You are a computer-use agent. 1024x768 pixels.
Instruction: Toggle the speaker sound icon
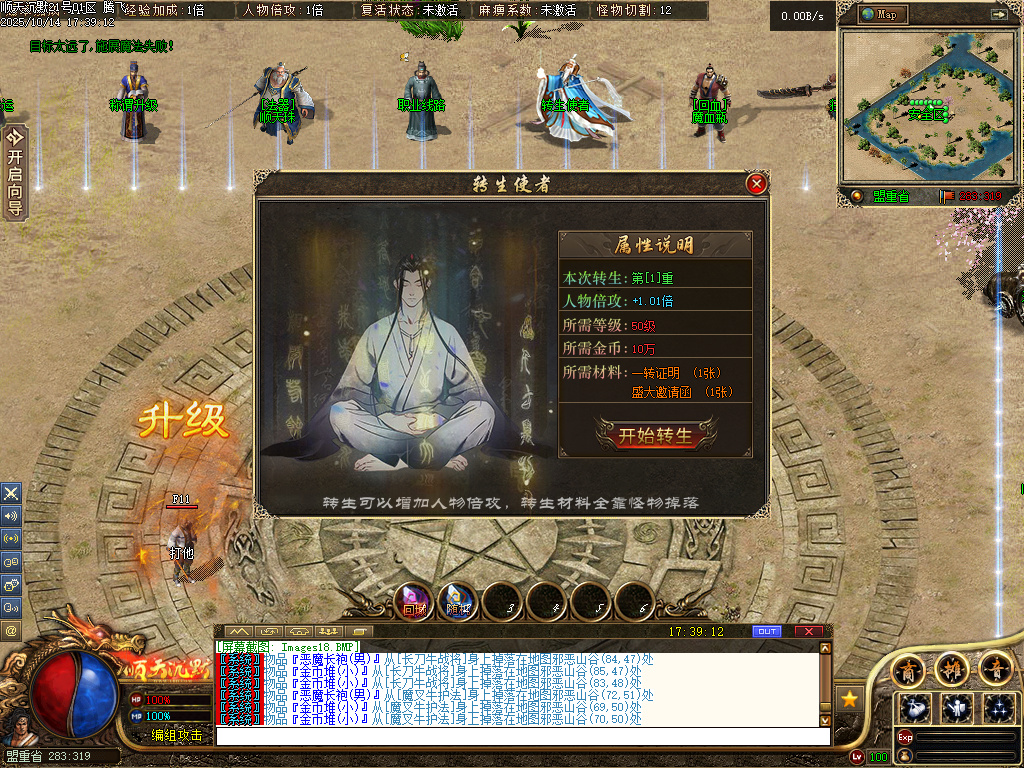click(x=11, y=516)
